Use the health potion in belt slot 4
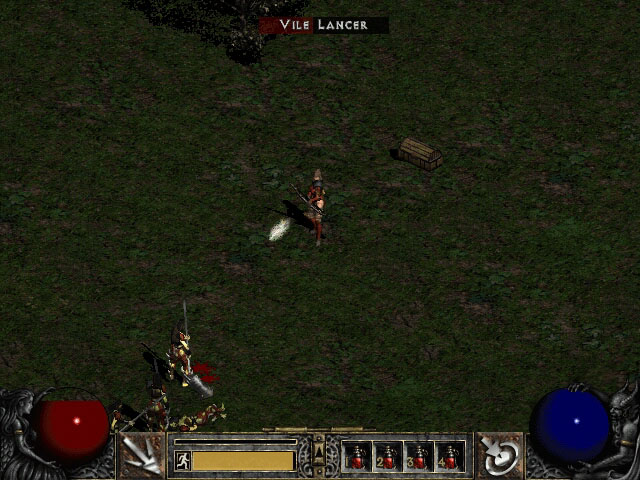This screenshot has height=480, width=640. 450,457
